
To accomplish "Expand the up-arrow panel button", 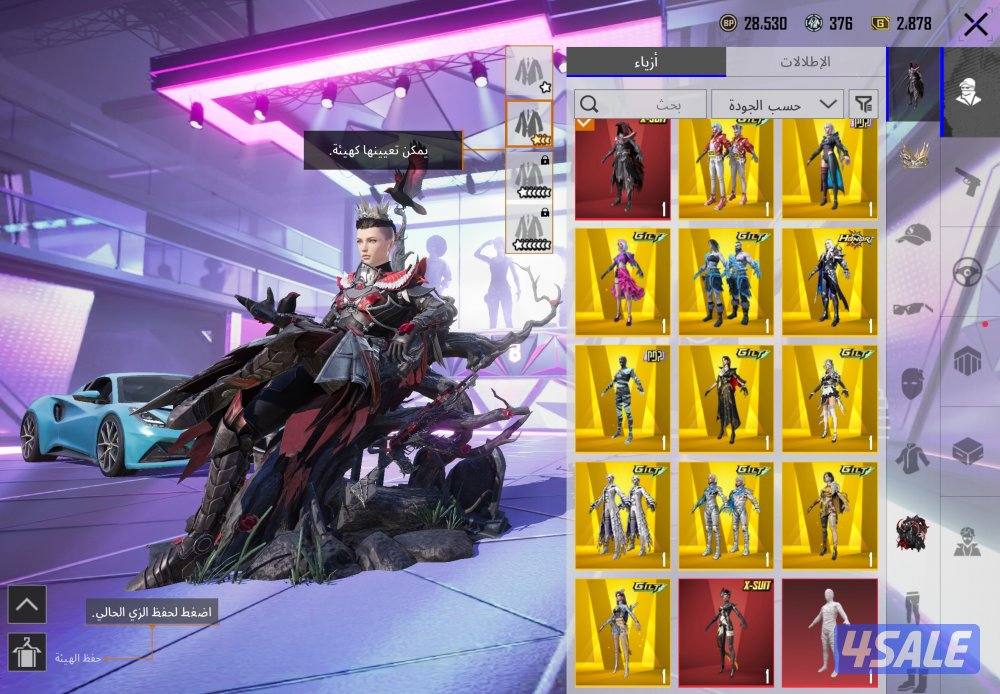I will tap(27, 604).
